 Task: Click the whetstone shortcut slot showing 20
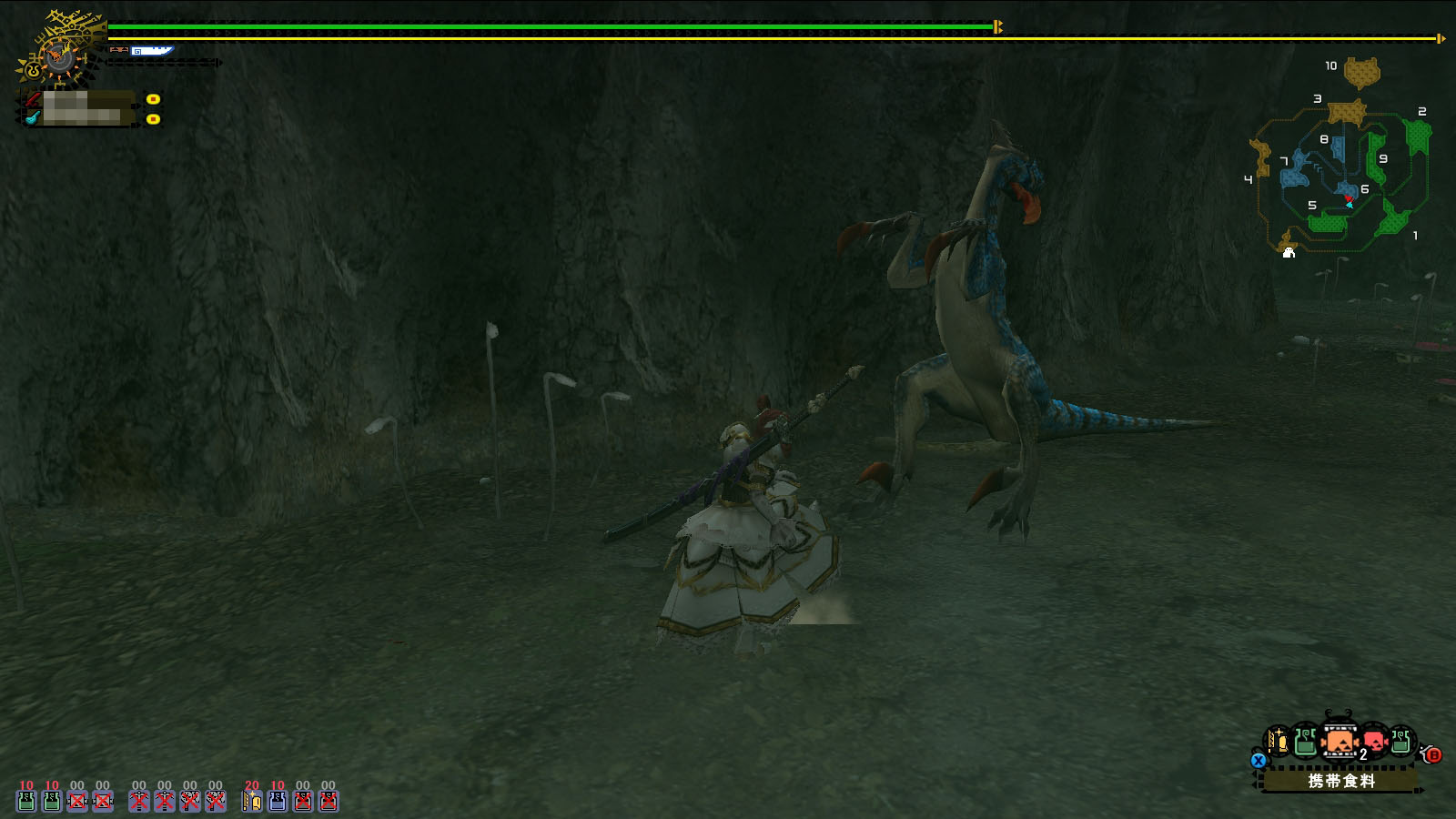(x=252, y=800)
